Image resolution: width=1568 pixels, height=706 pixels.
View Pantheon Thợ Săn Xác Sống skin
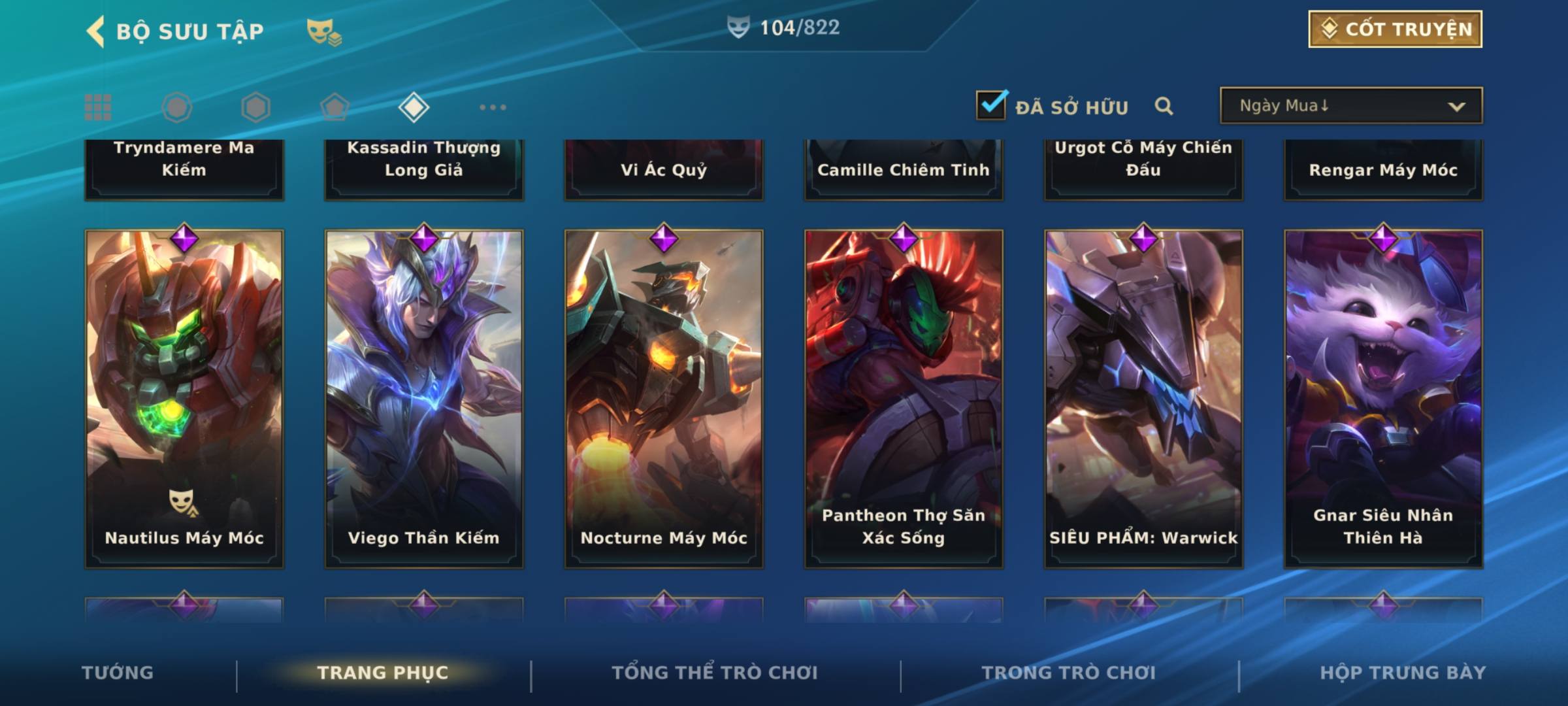904,399
